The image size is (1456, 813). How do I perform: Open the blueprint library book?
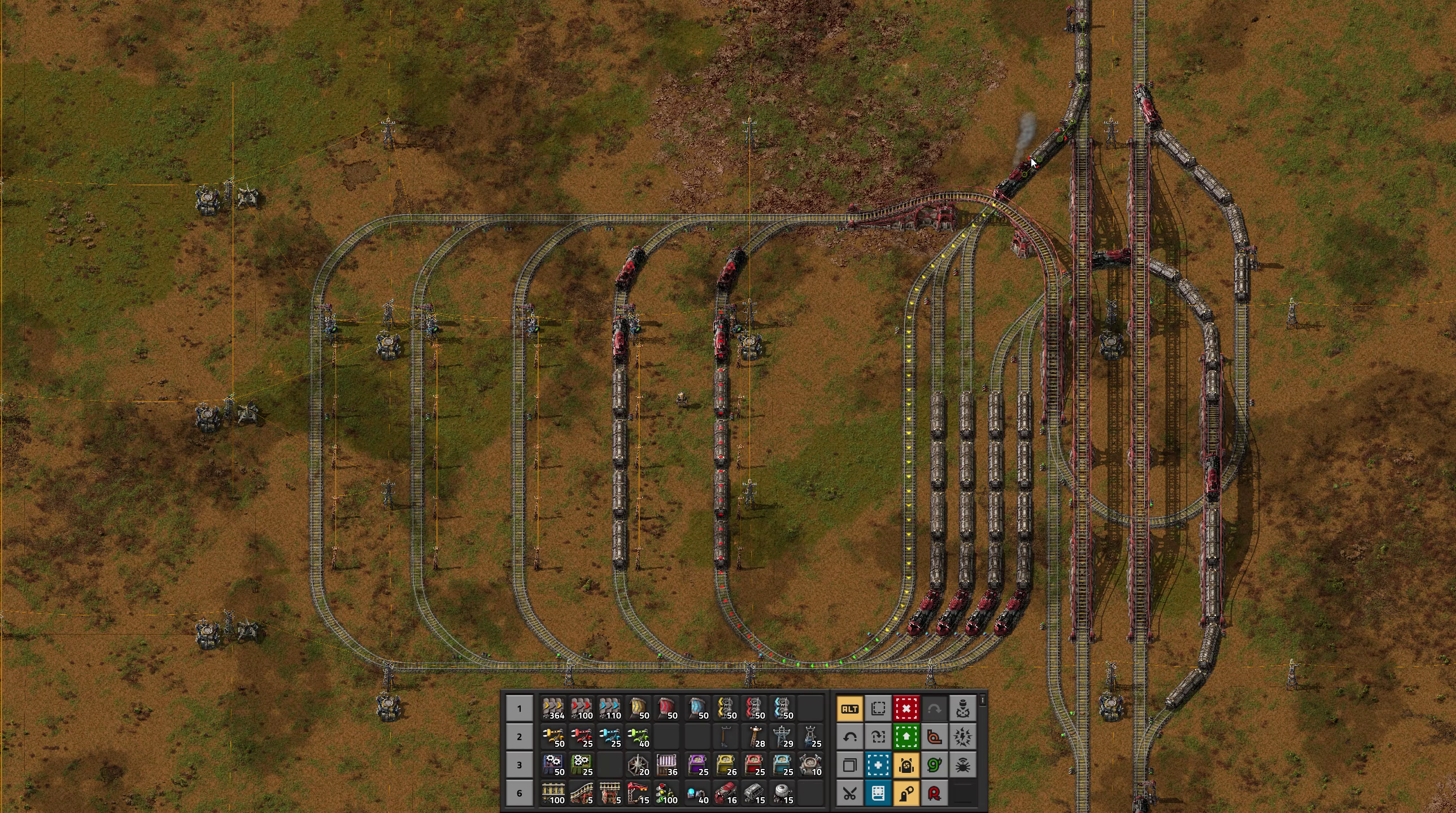[x=878, y=793]
